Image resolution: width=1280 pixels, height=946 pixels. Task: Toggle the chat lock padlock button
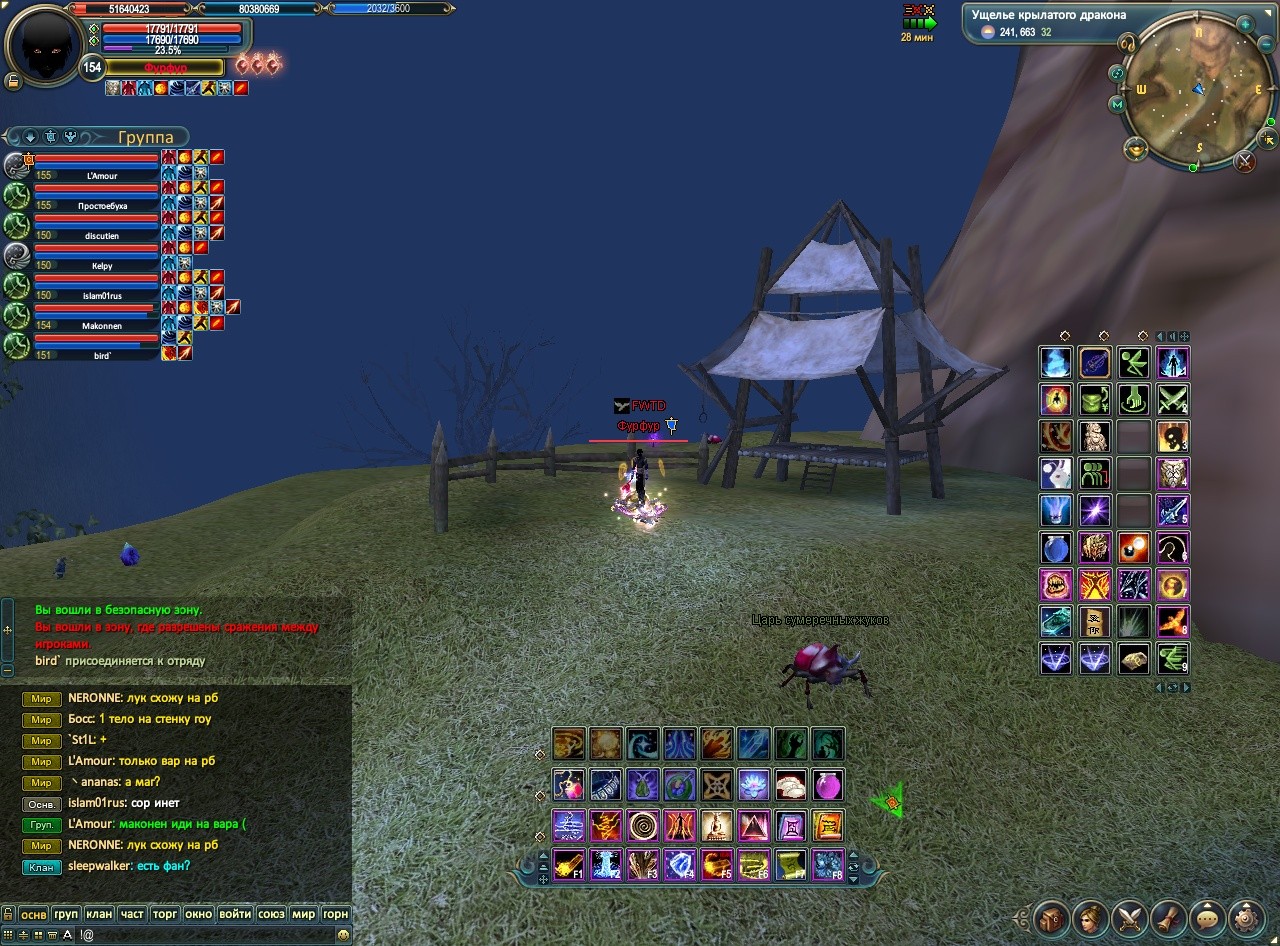pyautogui.click(x=8, y=914)
